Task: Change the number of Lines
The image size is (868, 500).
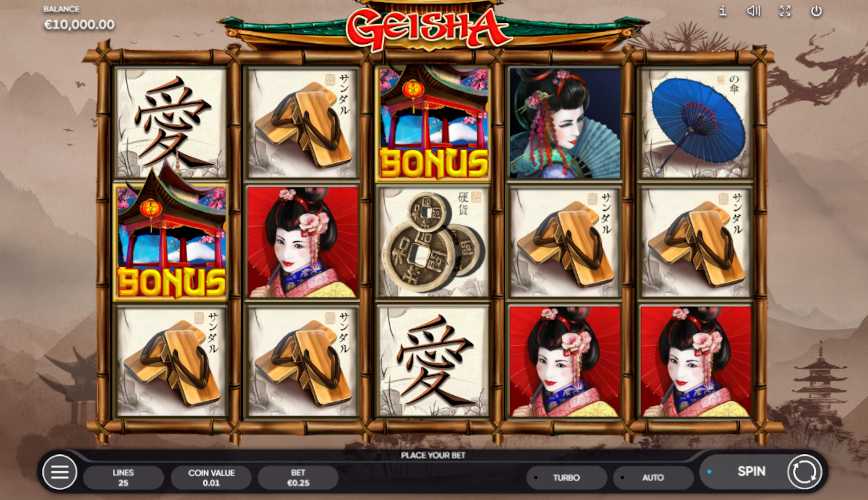Action: [123, 478]
